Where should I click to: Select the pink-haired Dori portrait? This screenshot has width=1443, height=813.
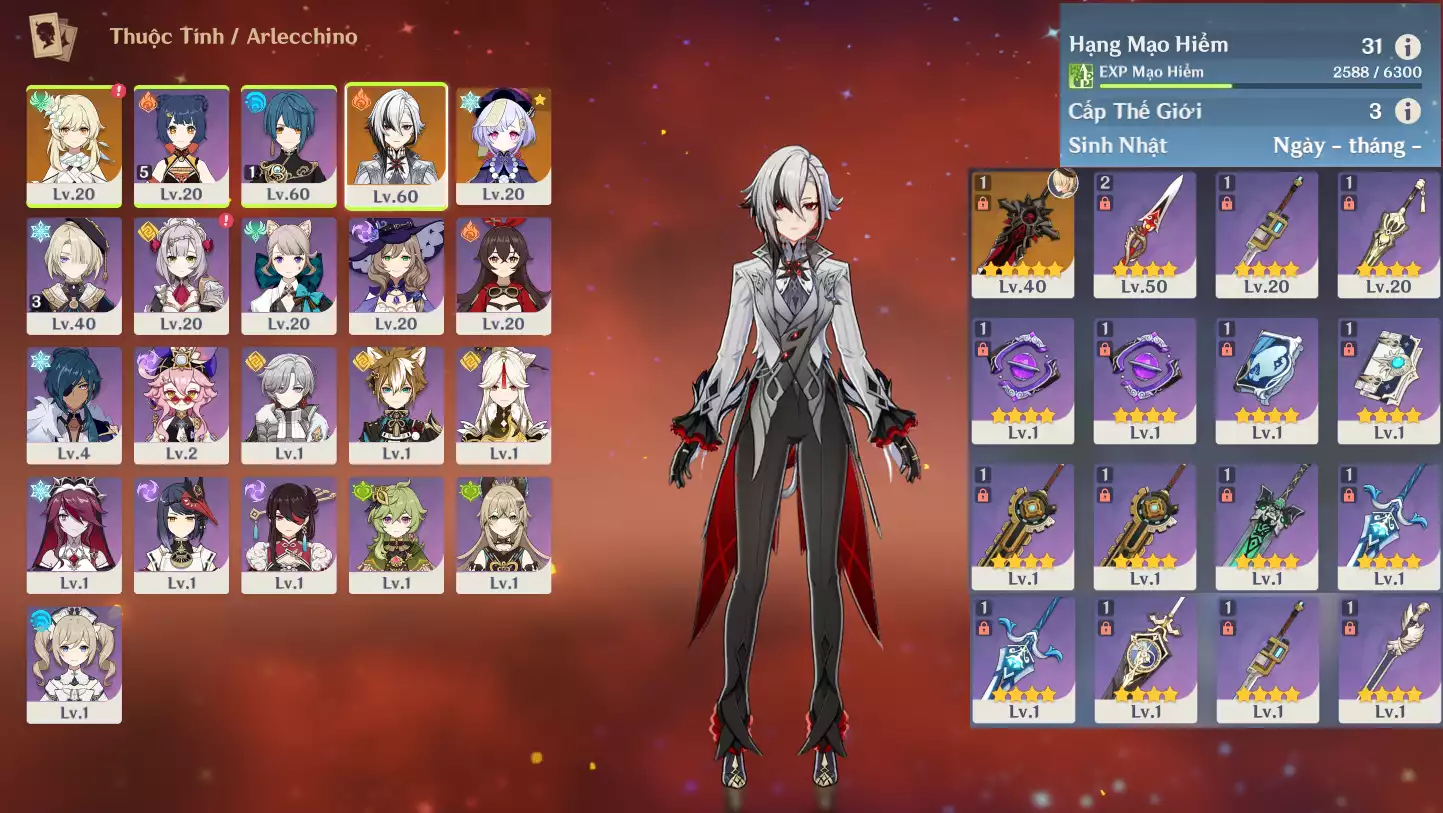(181, 405)
